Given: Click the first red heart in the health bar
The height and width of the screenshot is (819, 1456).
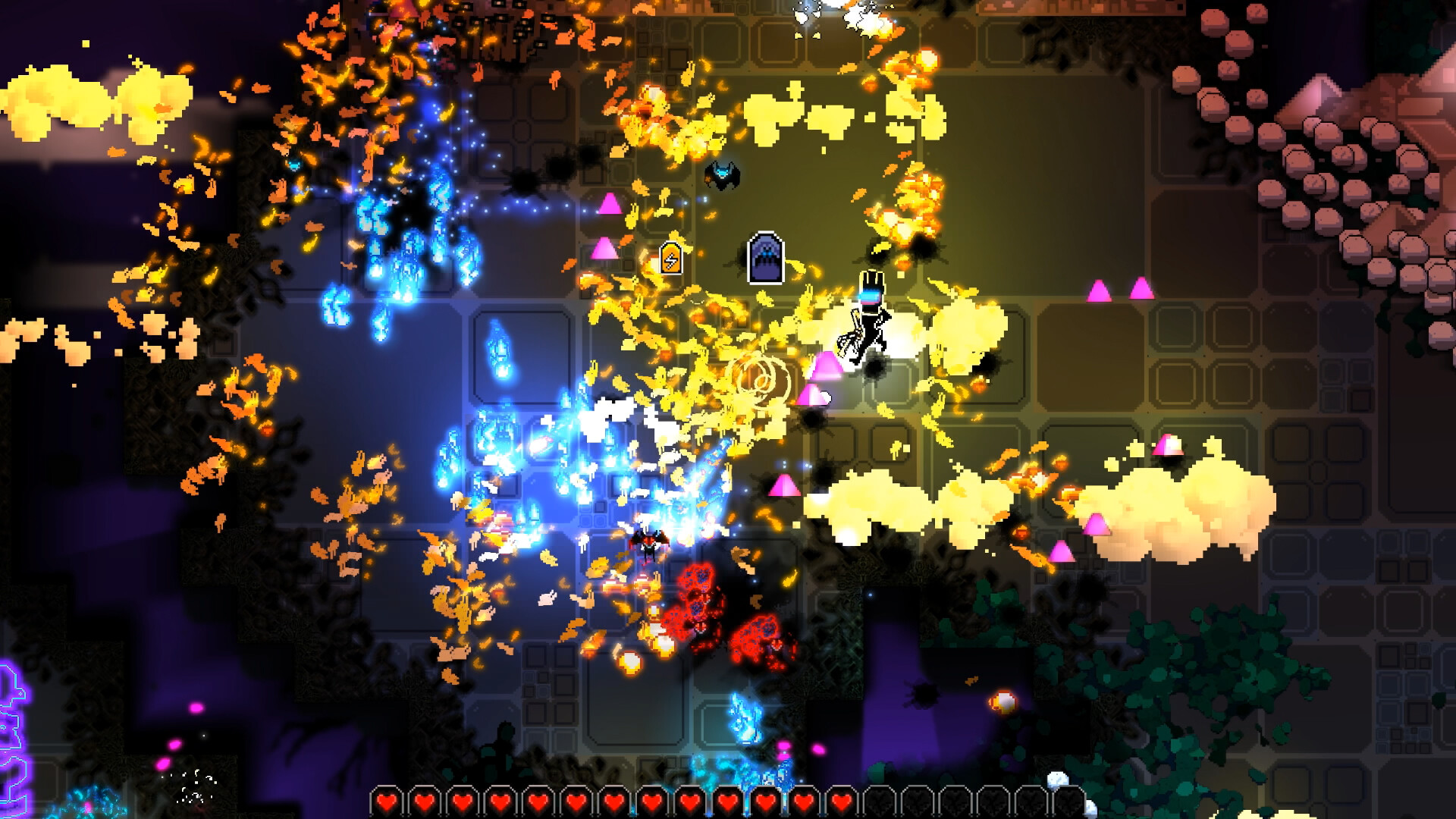Looking at the screenshot, I should [x=387, y=800].
